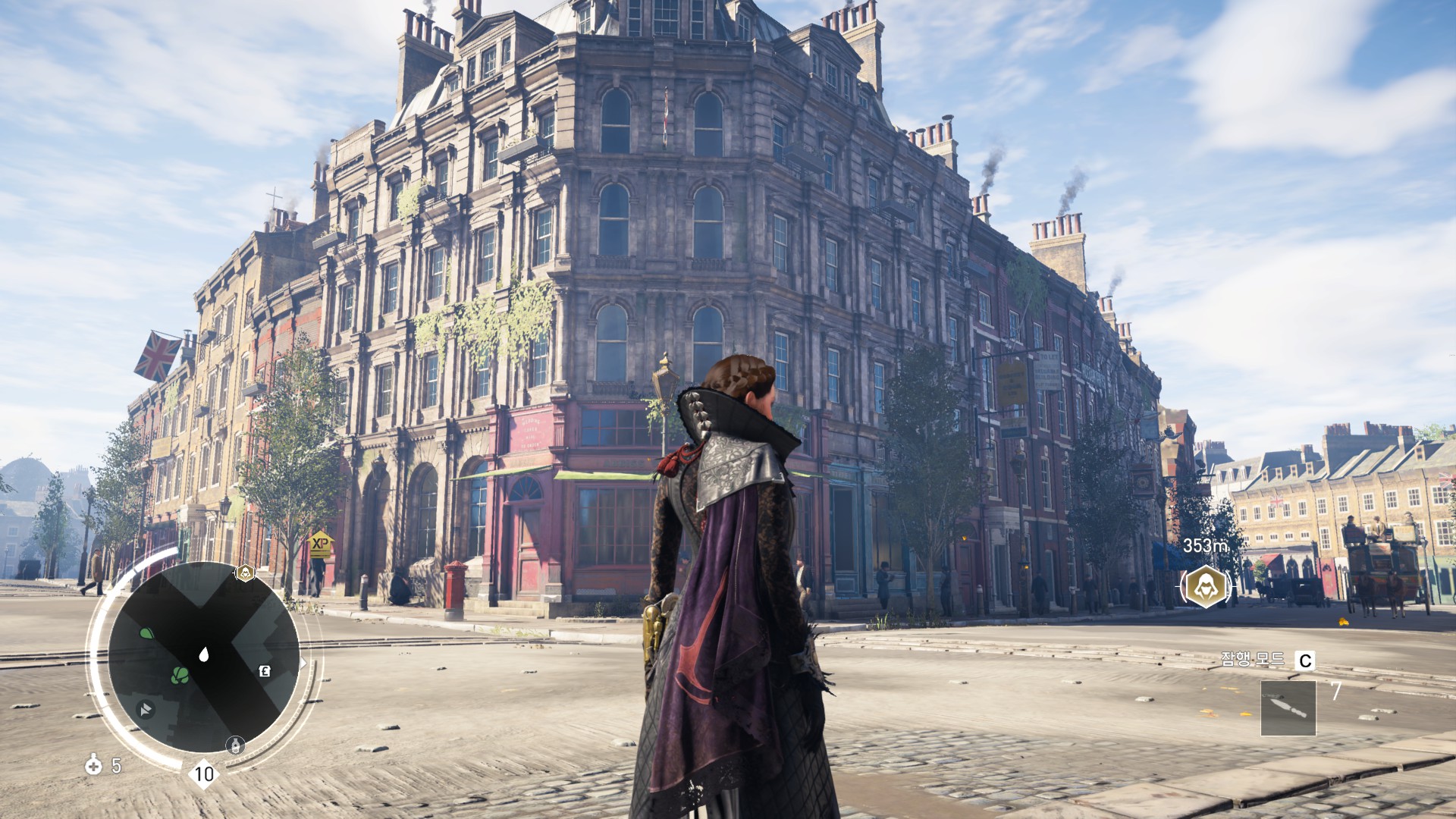Viewport: 1456px width, 819px height.
Task: Click the dark arrow marker on minimap
Action: coord(145,709)
